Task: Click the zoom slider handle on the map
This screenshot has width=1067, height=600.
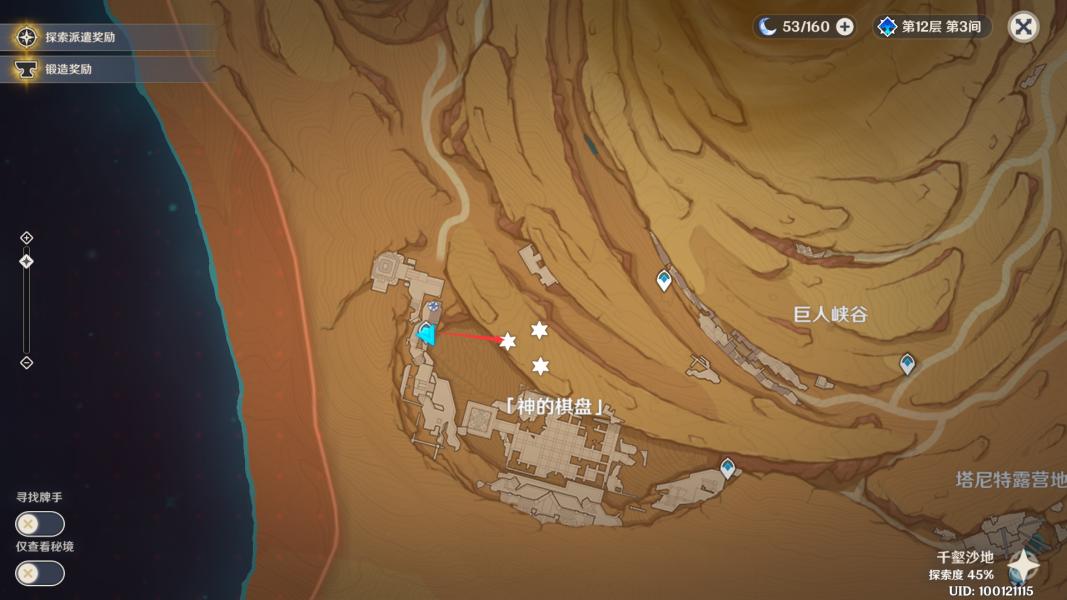Action: click(27, 261)
